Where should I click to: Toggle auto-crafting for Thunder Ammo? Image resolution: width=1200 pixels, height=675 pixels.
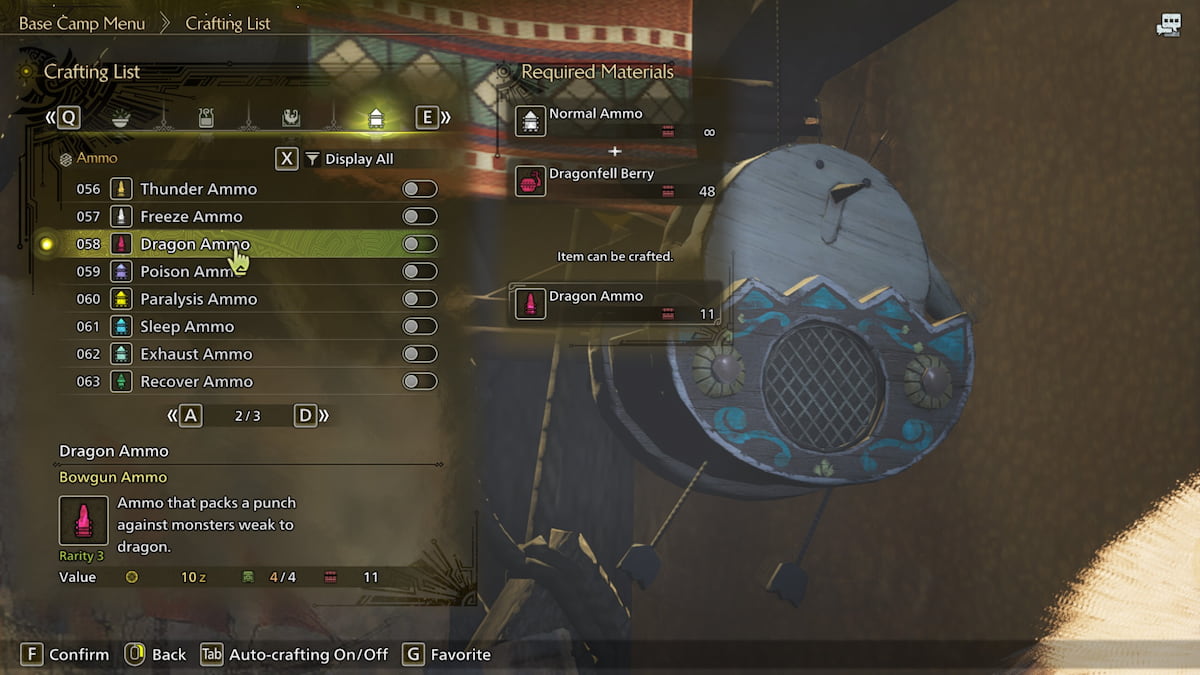[420, 189]
